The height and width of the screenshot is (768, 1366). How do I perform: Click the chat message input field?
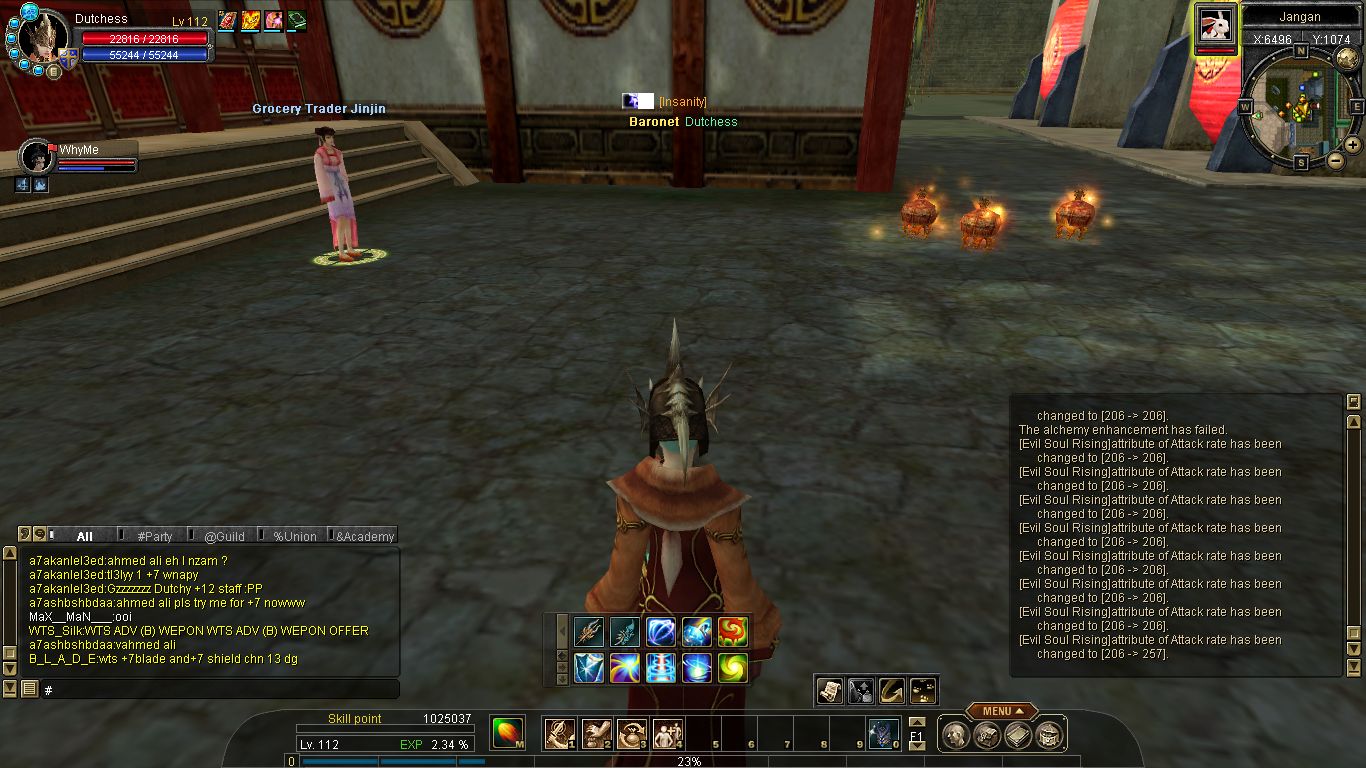tap(220, 690)
